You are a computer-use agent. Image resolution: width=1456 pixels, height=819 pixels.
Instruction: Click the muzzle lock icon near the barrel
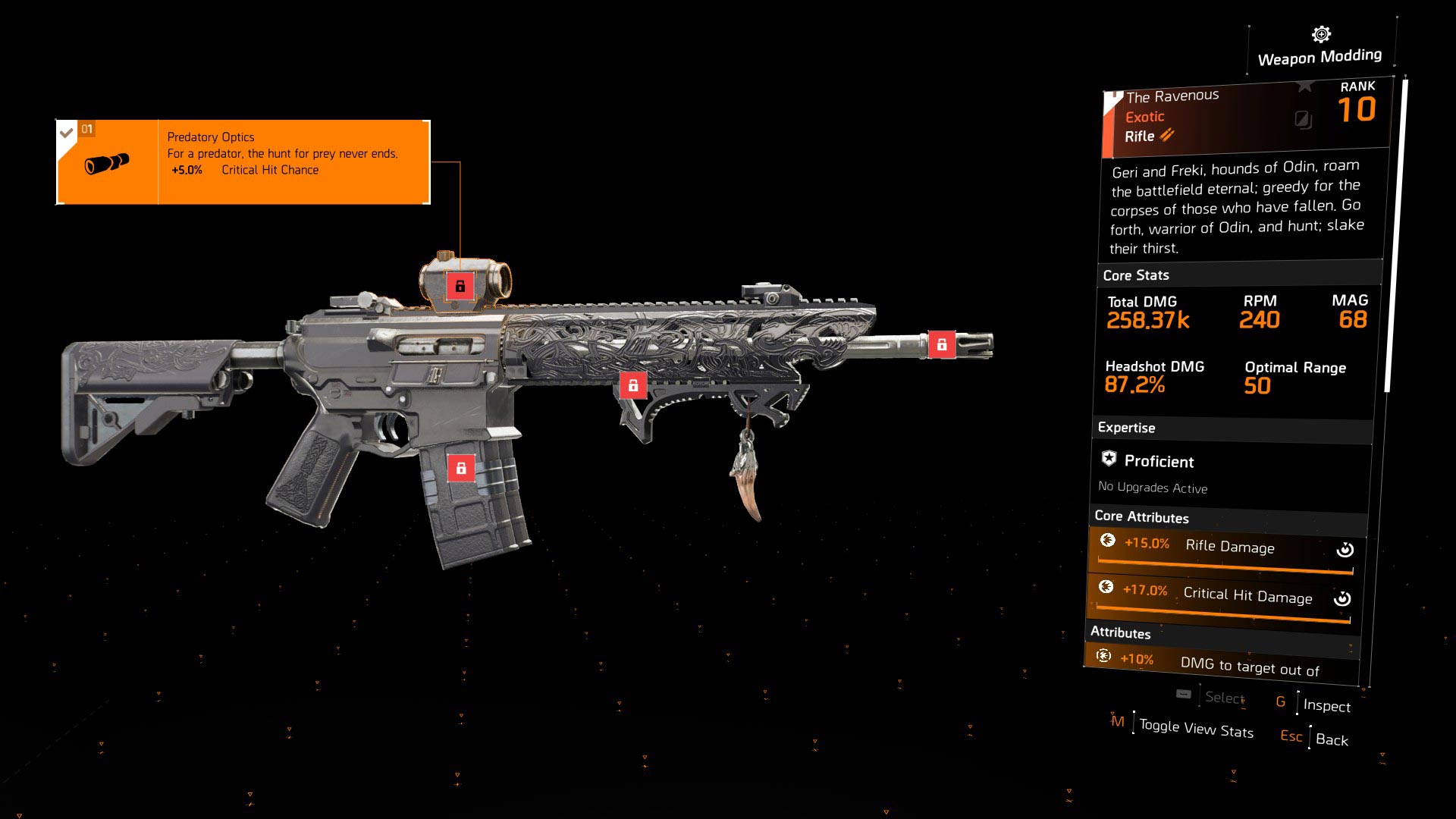tap(943, 344)
